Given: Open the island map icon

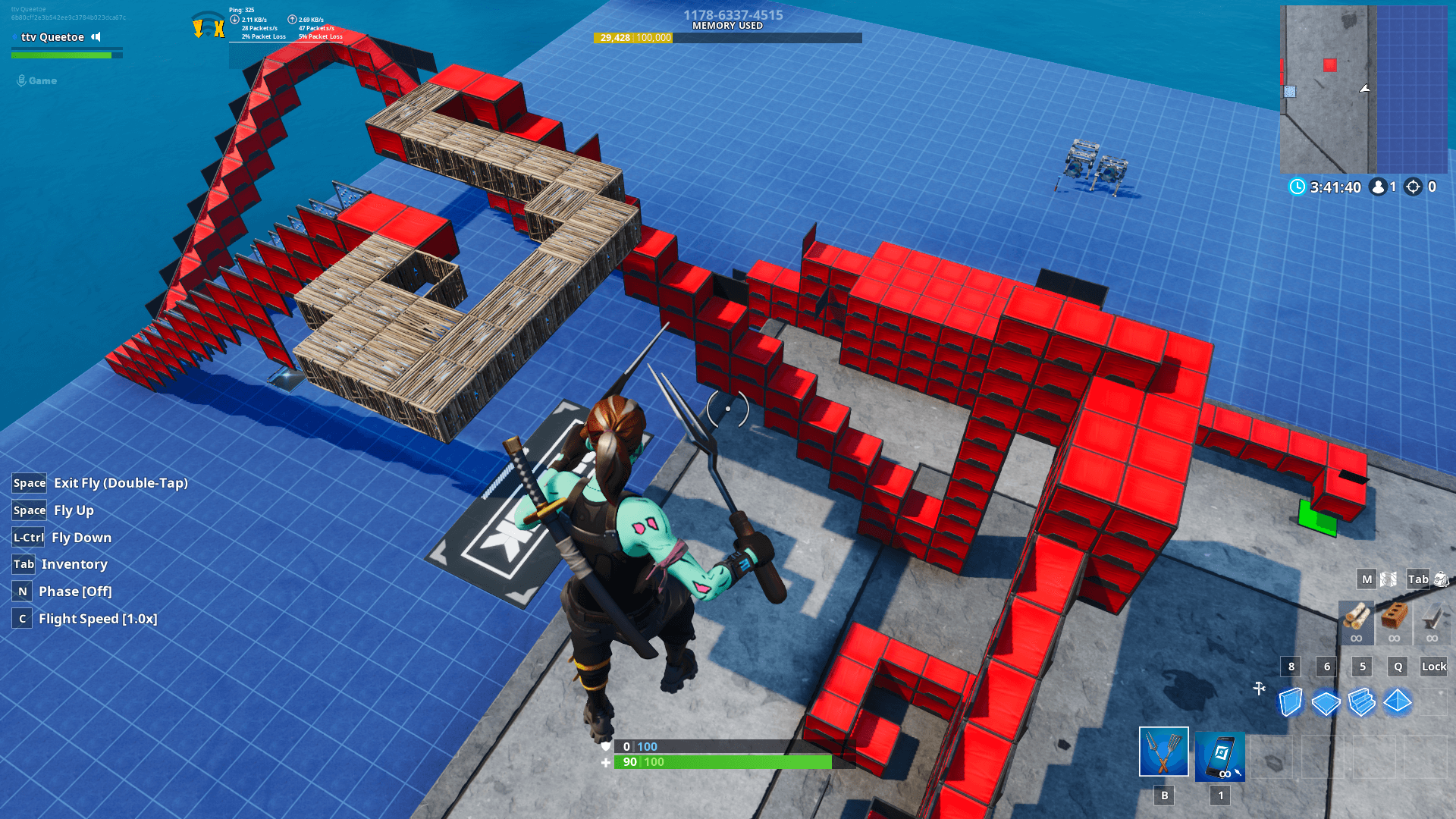Looking at the screenshot, I should click(x=1389, y=579).
